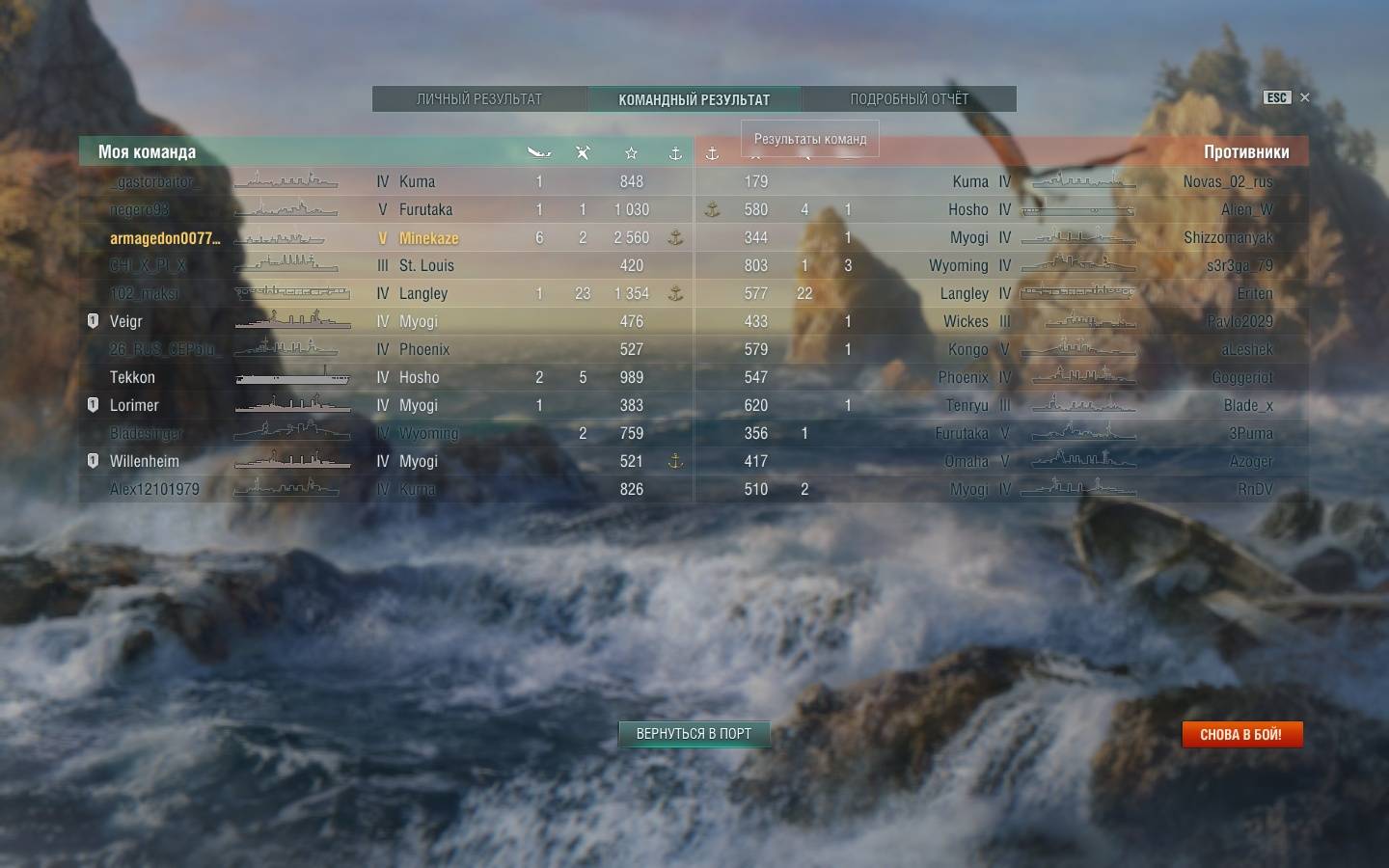
Task: Select Veigr's Myogi row
Action: 386,321
